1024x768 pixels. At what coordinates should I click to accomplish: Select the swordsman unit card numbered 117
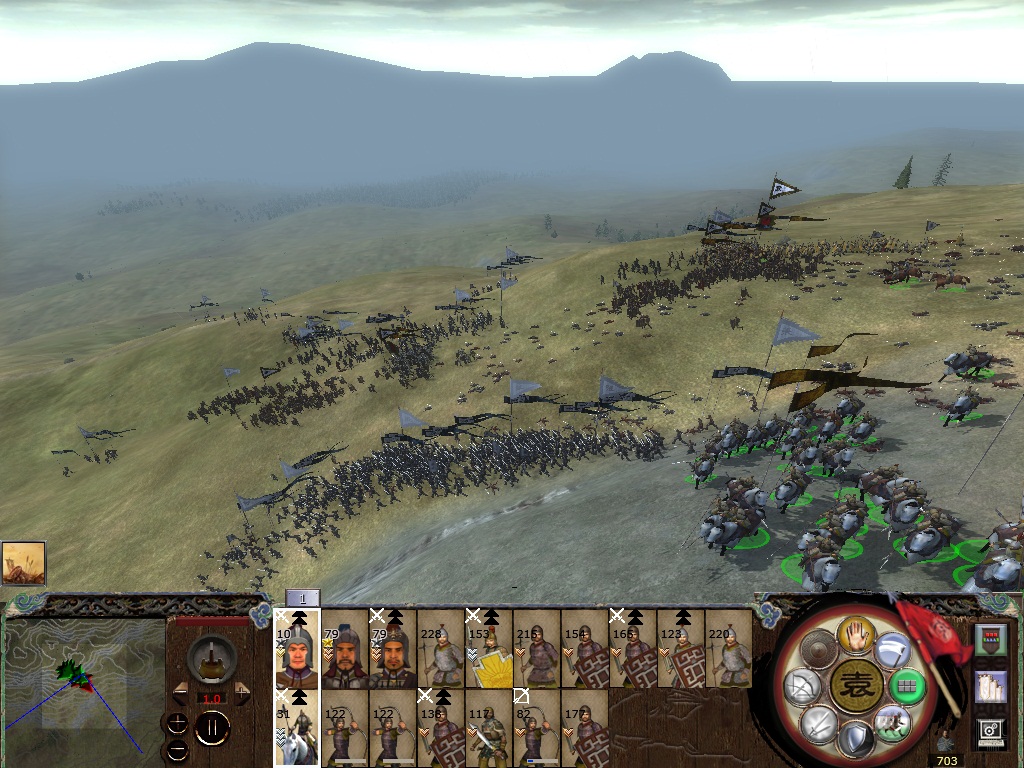(x=488, y=728)
